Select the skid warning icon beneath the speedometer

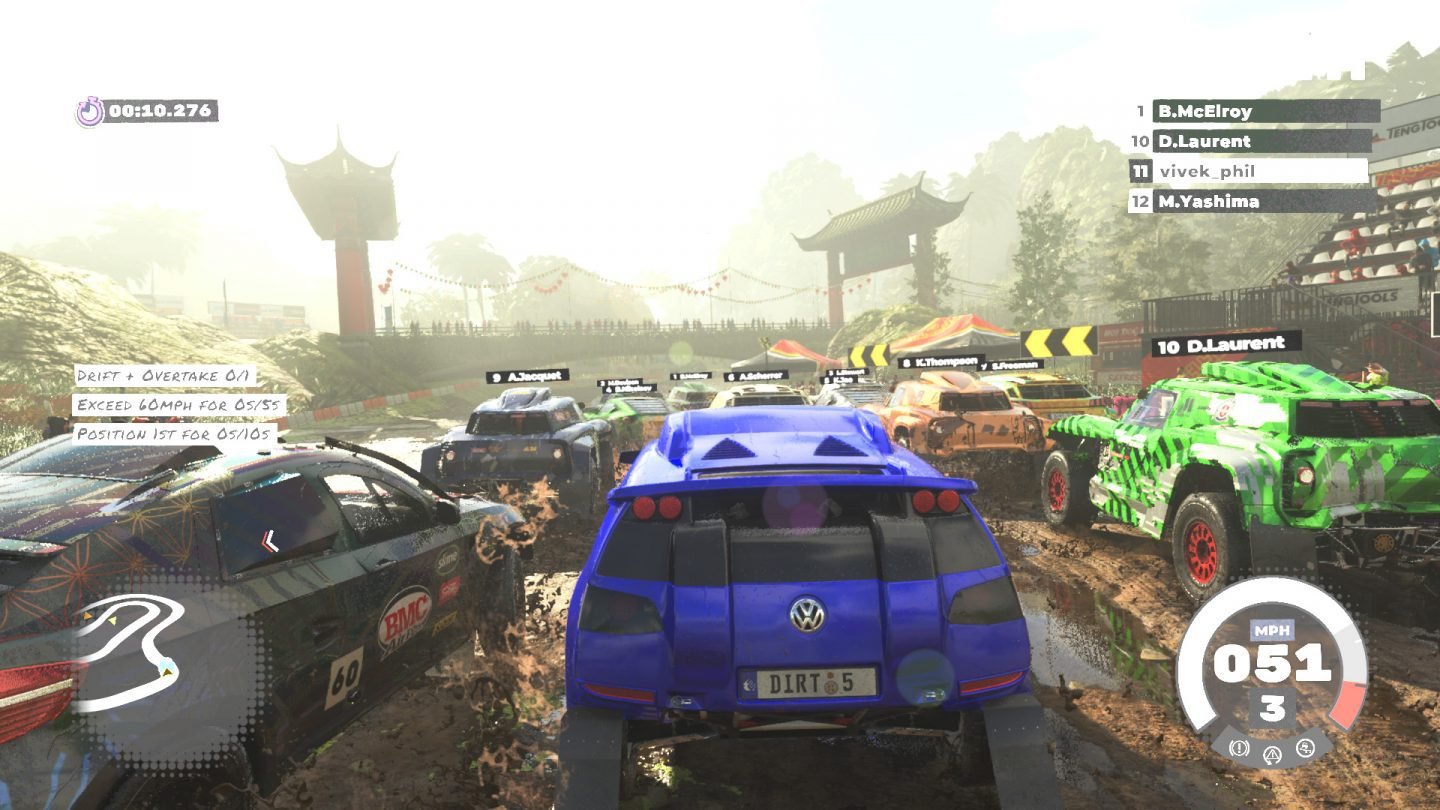pos(1307,750)
